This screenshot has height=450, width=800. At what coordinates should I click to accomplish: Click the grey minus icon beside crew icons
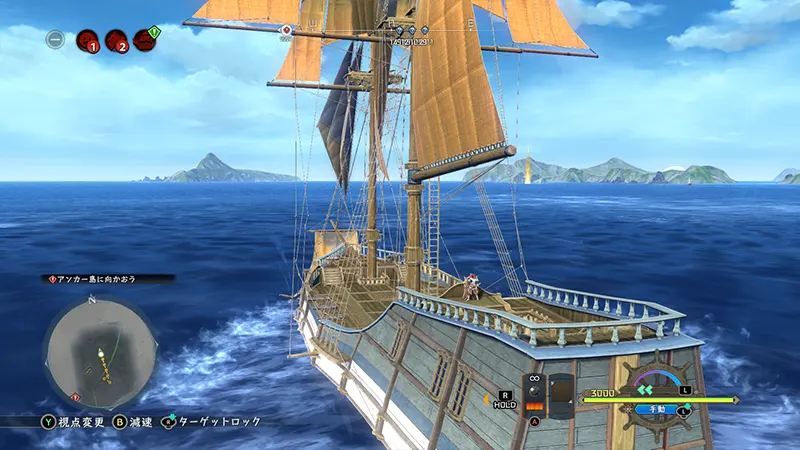[56, 41]
